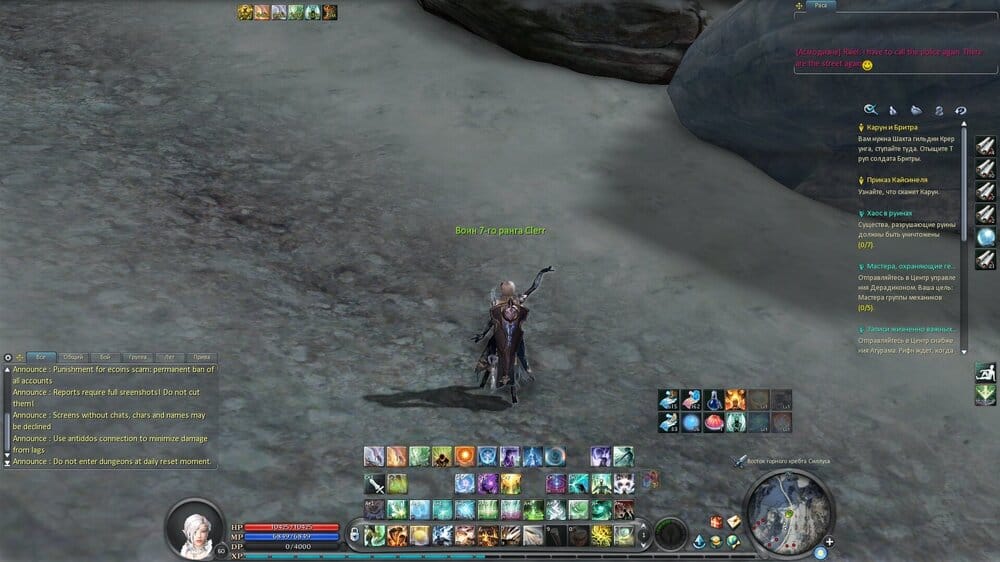Use the blue orb item in side bar
The width and height of the screenshot is (1000, 562).
tap(985, 238)
